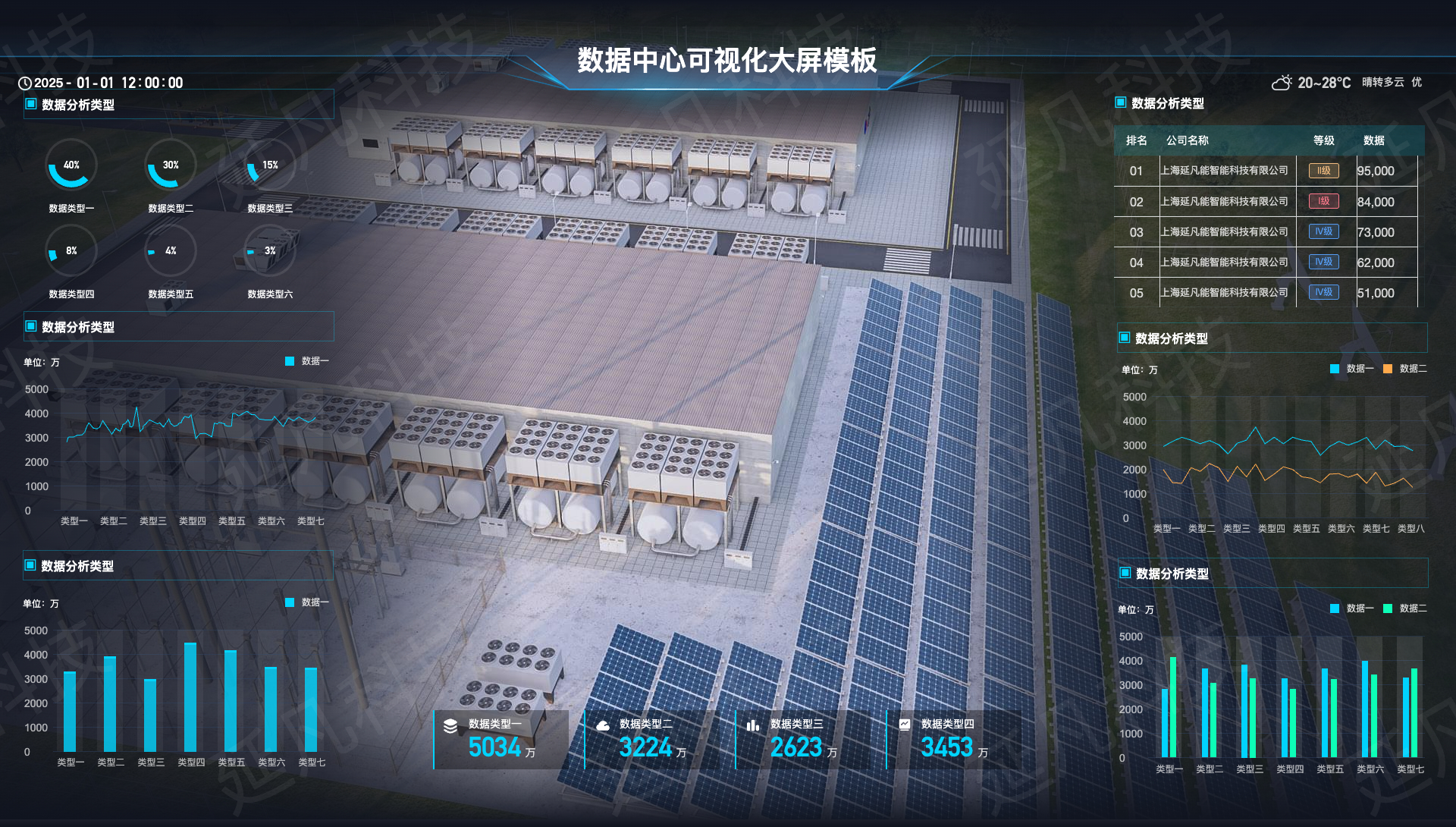Image resolution: width=1456 pixels, height=827 pixels.
Task: Select the tallest bar labeled 类型四
Action: pos(190,697)
